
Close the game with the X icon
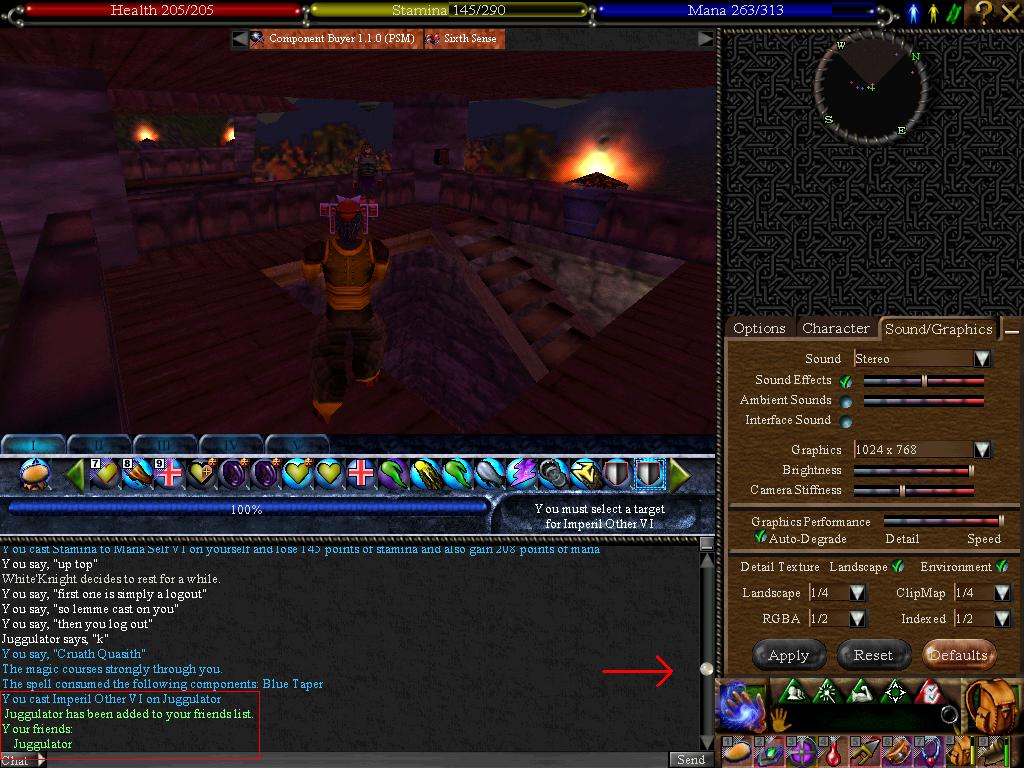[1010, 11]
